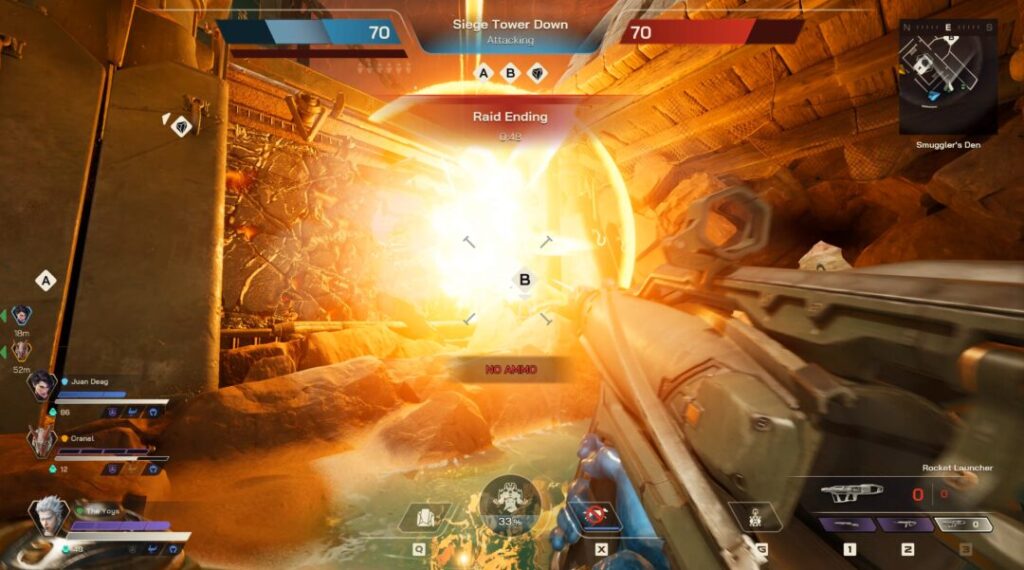
Task: Open the Smuggler's Den minimap
Action: point(946,75)
